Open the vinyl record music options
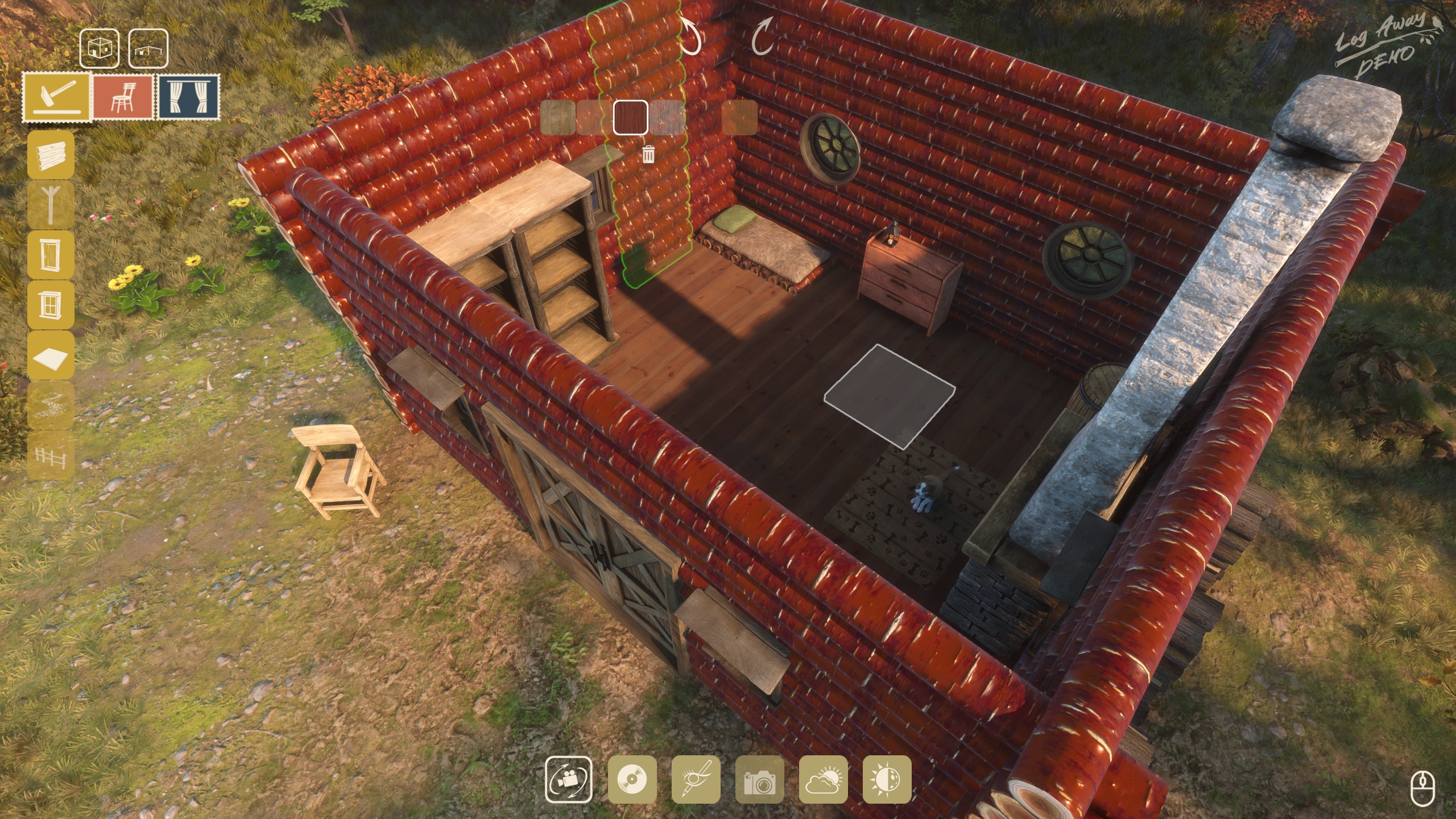The image size is (1456, 819). [632, 779]
